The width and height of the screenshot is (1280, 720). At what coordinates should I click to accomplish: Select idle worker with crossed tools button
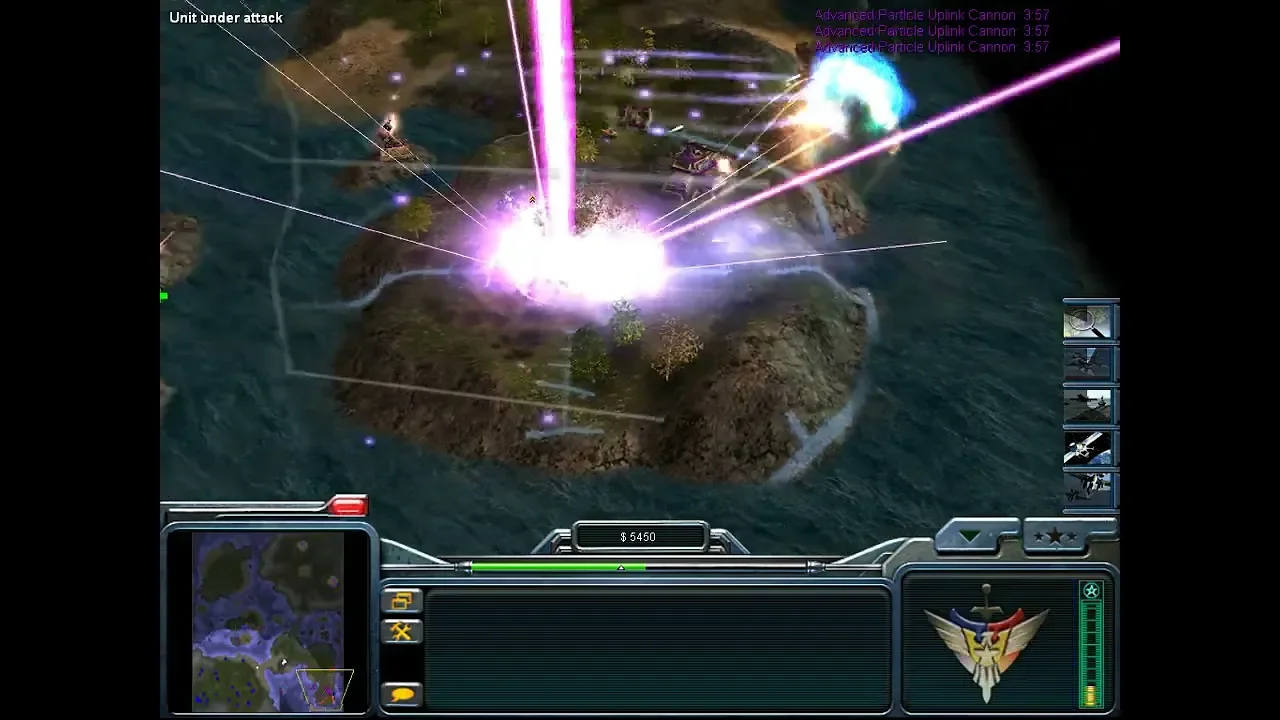coord(402,631)
